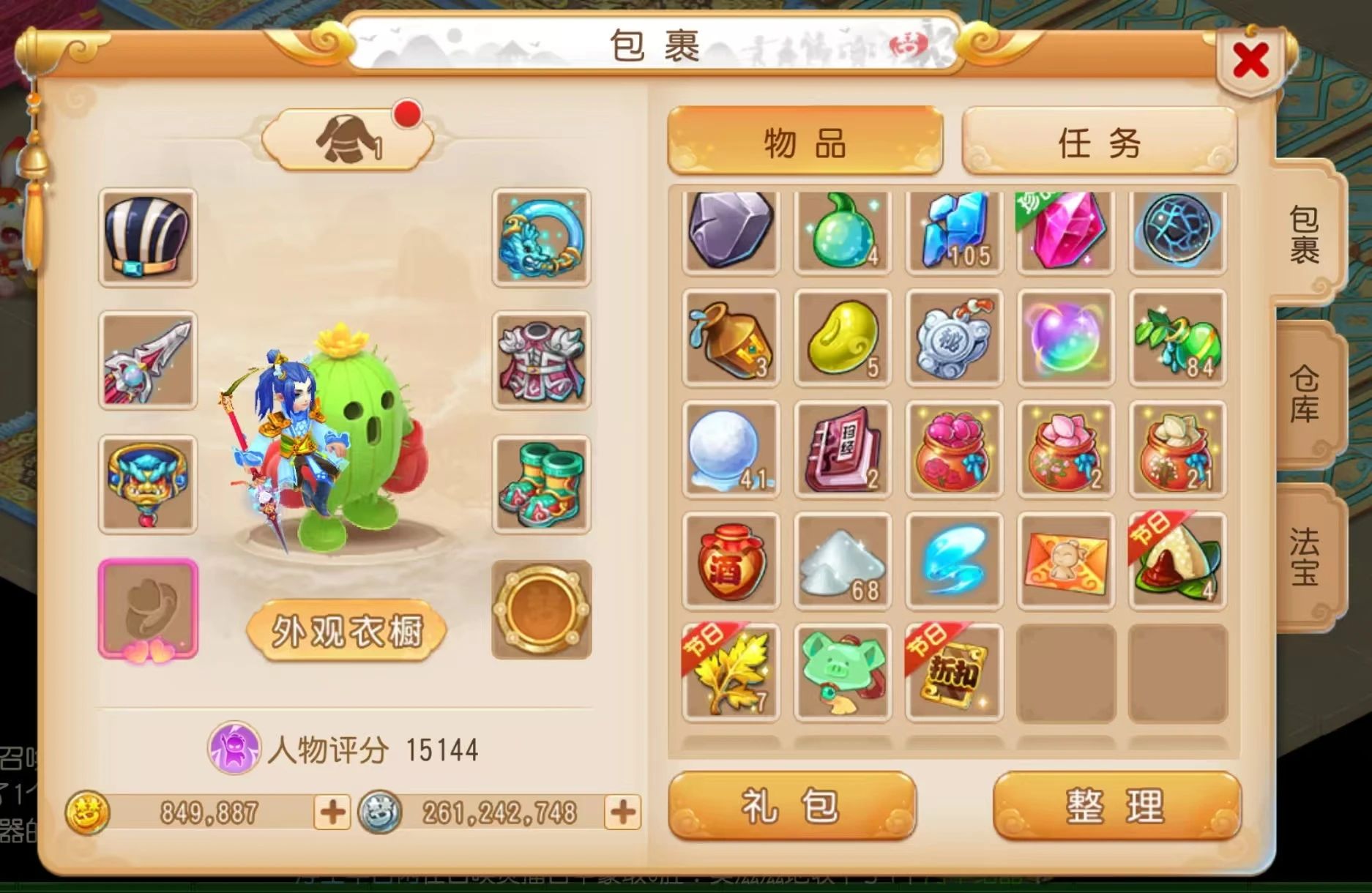View the equipped pink armor piece

pos(540,359)
